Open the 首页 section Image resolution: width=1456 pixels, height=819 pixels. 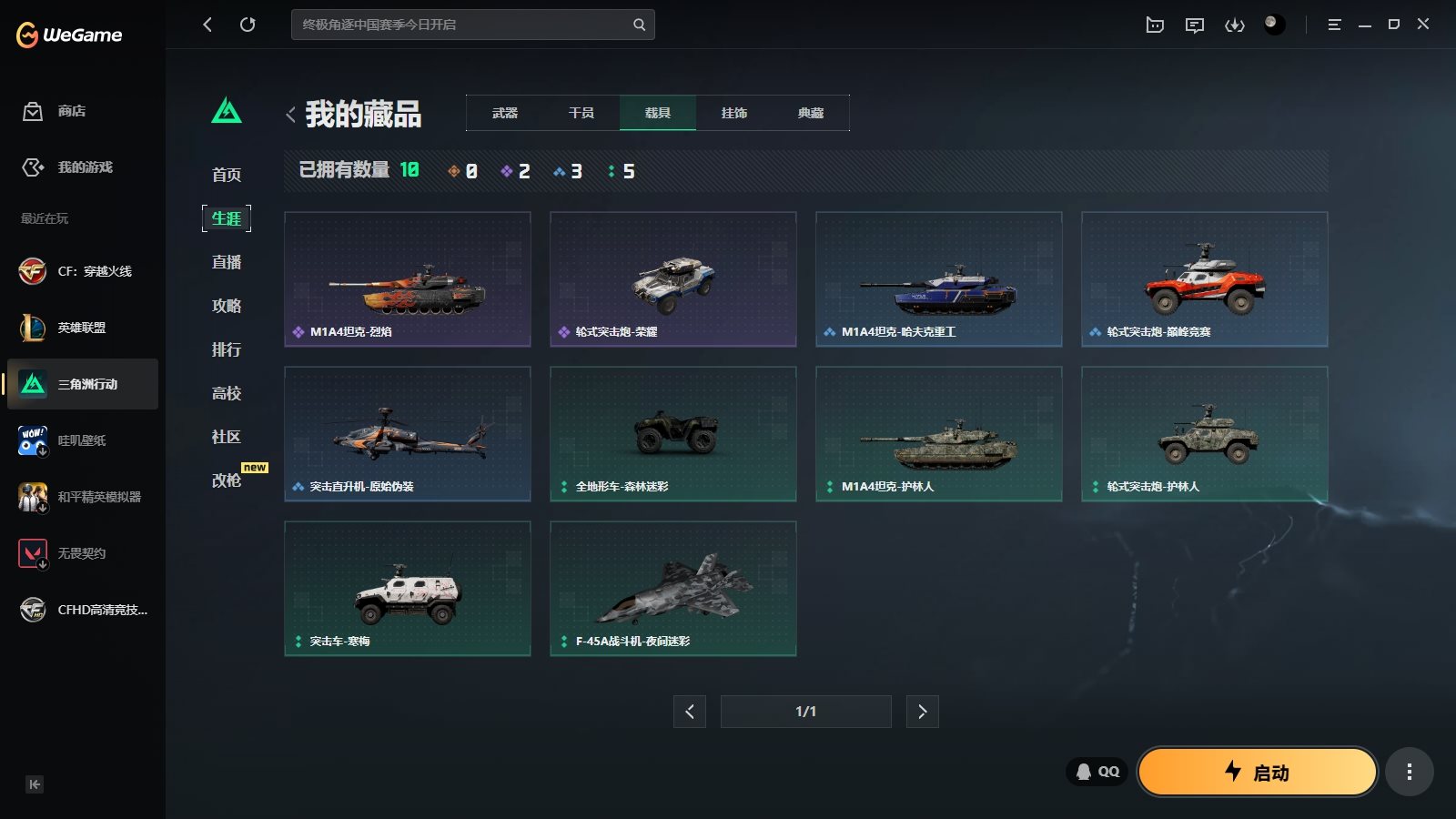pos(227,175)
